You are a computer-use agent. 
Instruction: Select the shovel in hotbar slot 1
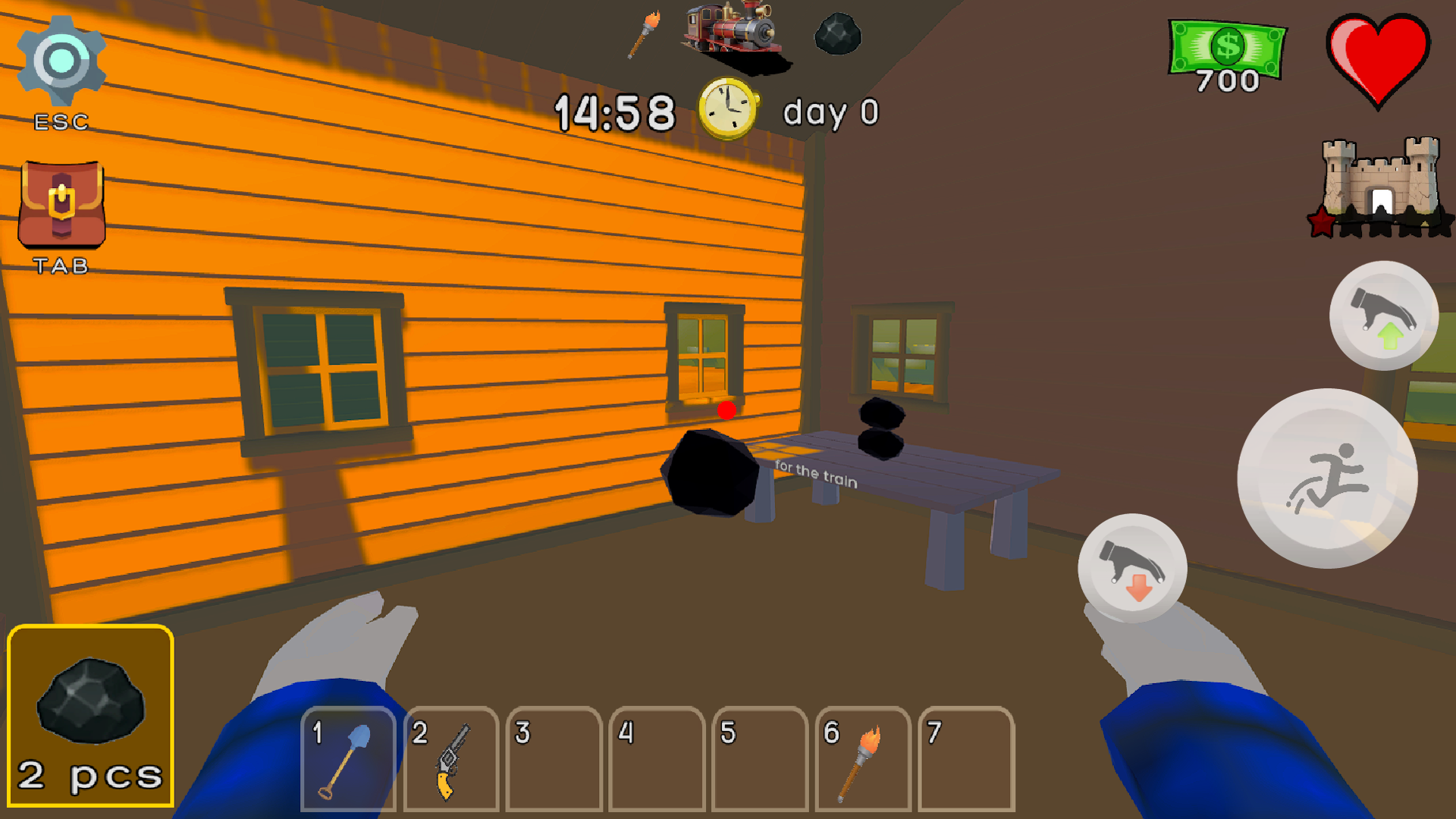coord(347,758)
